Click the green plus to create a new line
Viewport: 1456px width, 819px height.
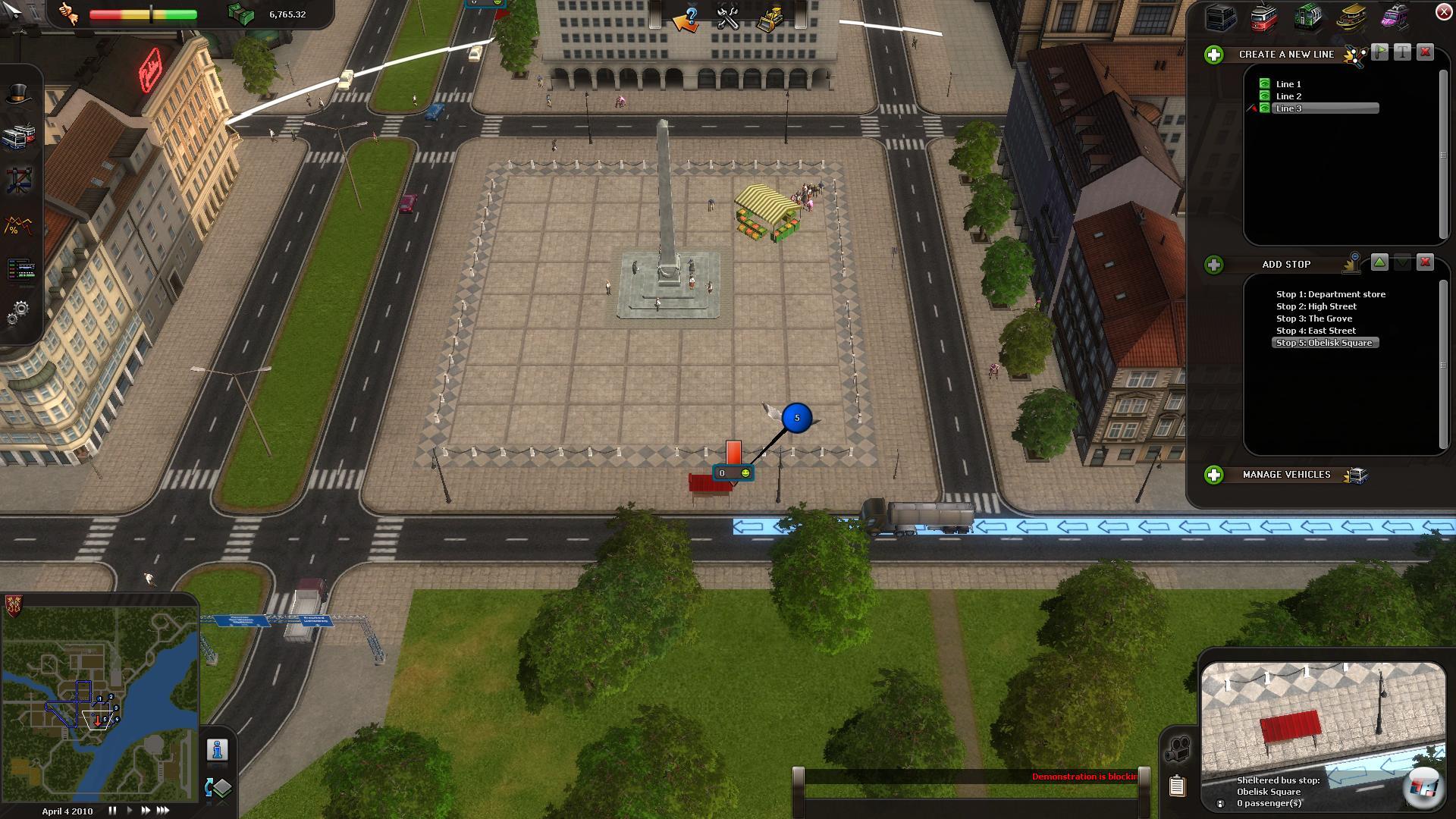pos(1214,55)
